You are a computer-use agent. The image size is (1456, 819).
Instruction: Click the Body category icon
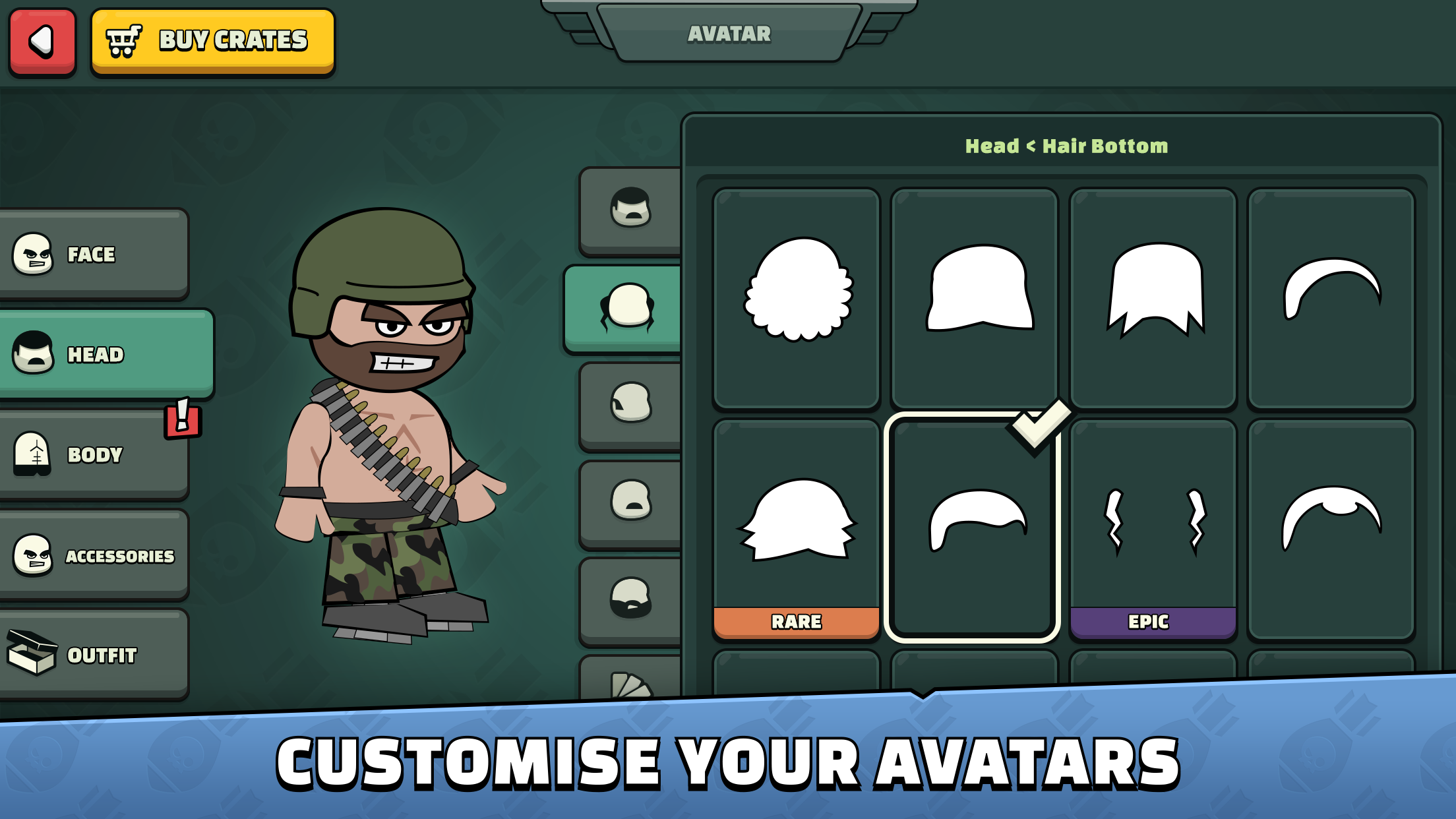(x=34, y=455)
